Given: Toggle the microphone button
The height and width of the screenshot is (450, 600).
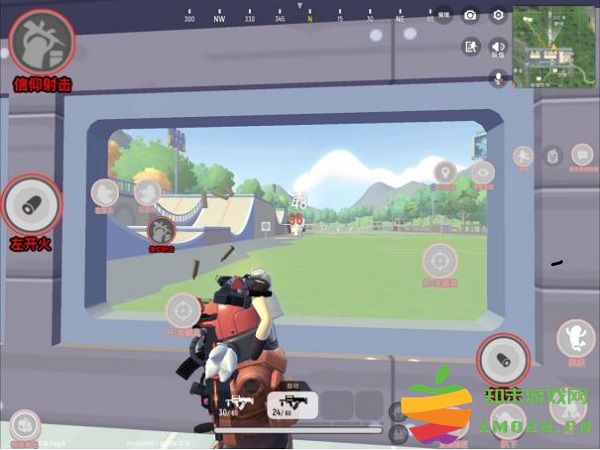Looking at the screenshot, I should 498,77.
